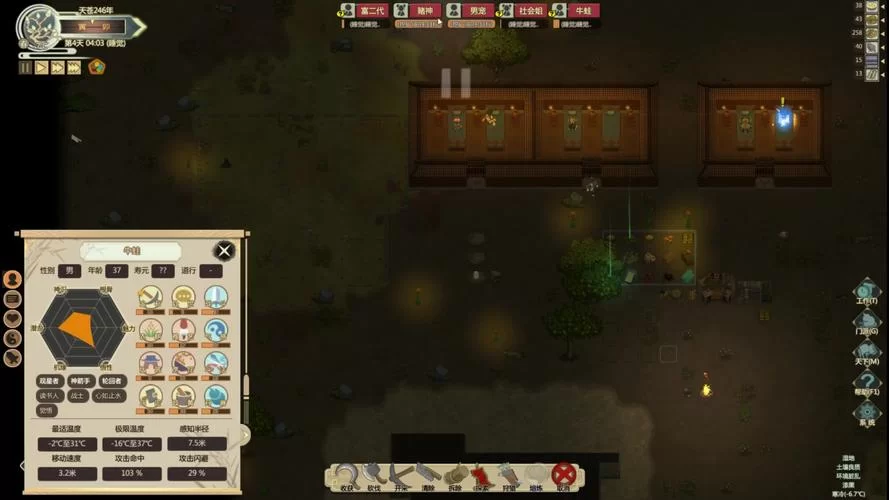Open the 帮助 help menu
Image resolution: width=889 pixels, height=500 pixels.
pos(866,383)
